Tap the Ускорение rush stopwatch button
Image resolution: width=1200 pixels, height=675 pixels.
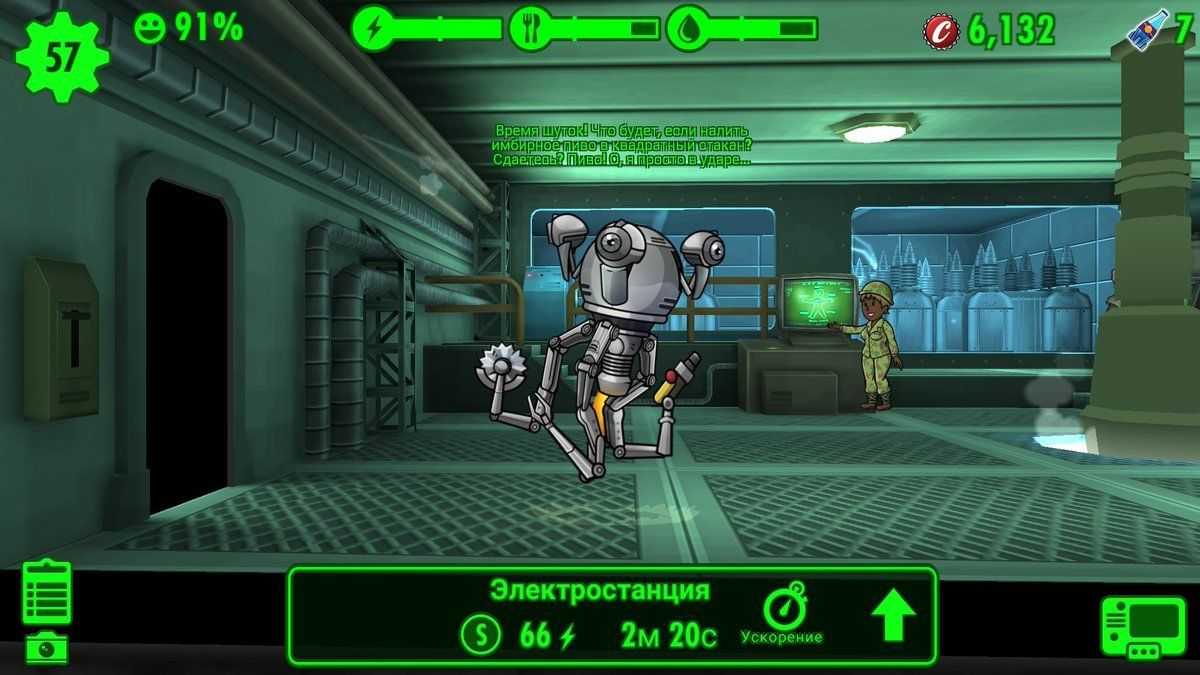(x=782, y=614)
